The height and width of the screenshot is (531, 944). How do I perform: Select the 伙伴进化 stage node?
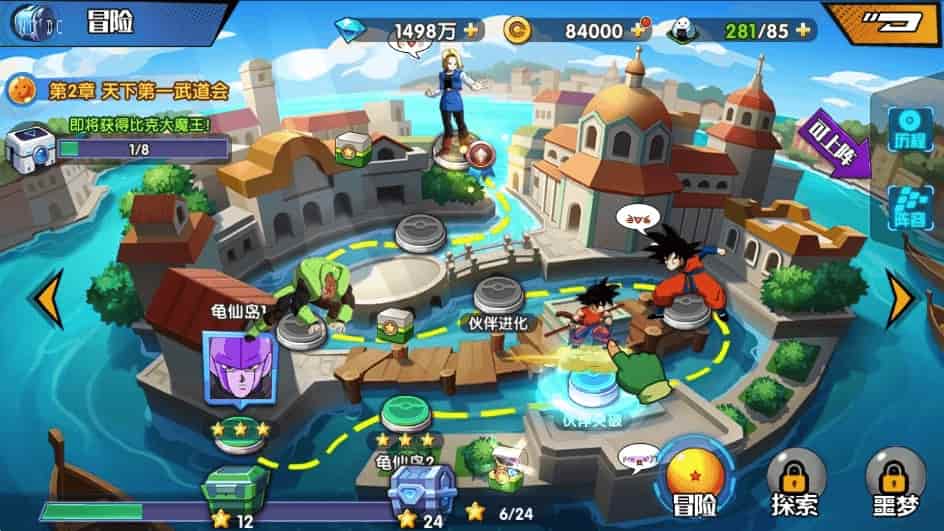(497, 294)
